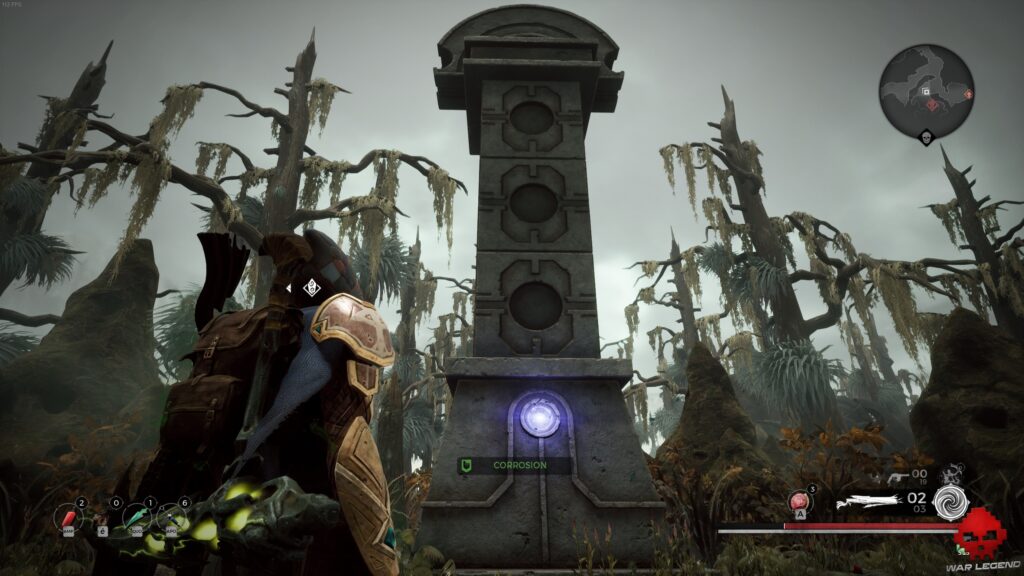The image size is (1024, 576).
Task: Use the green leaf consumable slot
Action: tap(136, 517)
